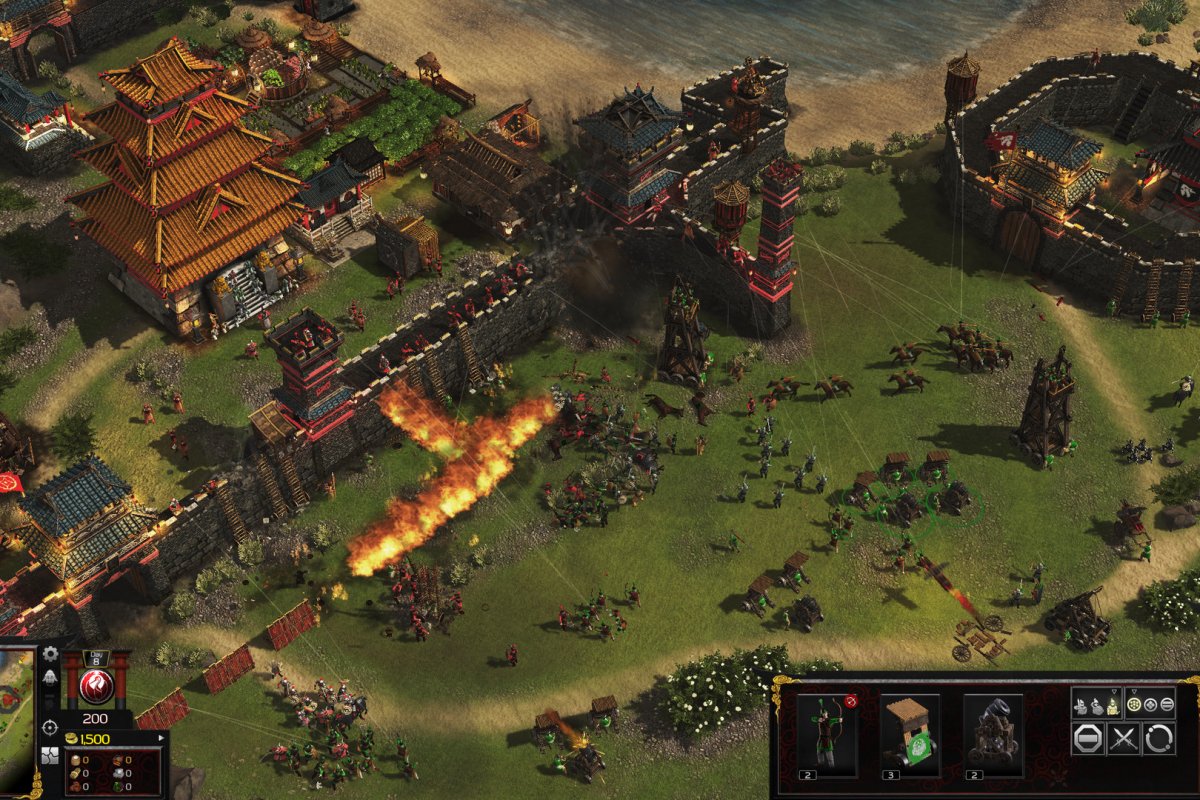Click the cracked tile icon beside minimap
The width and height of the screenshot is (1200, 800).
[50, 753]
